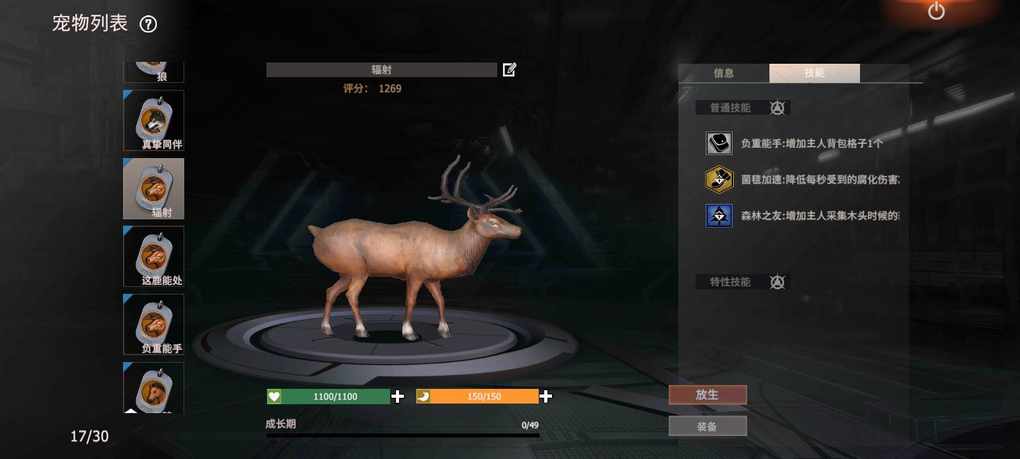The image size is (1020, 459).
Task: Select the 辐射 pet tag in list
Action: [154, 188]
